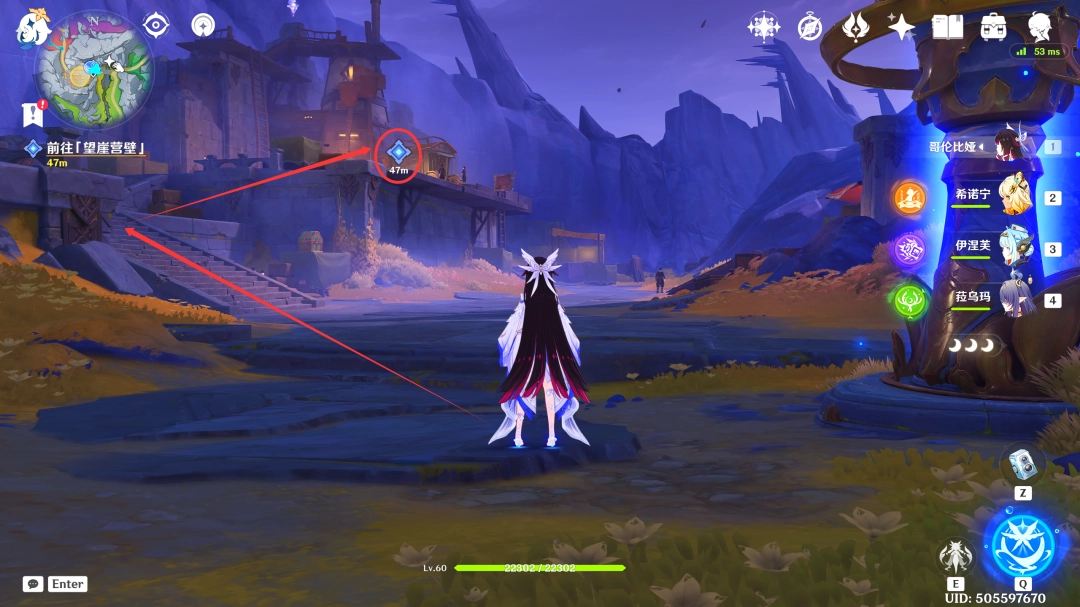This screenshot has height=607, width=1080.
Task: Open the Paimon menu
Action: (x=31, y=27)
